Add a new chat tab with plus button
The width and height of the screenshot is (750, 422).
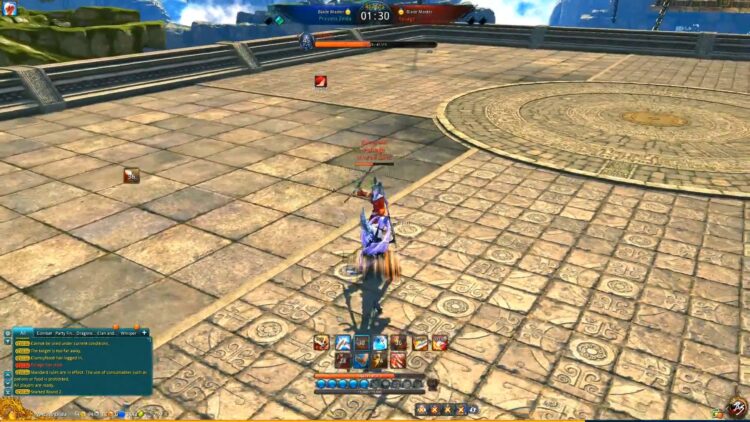point(144,332)
